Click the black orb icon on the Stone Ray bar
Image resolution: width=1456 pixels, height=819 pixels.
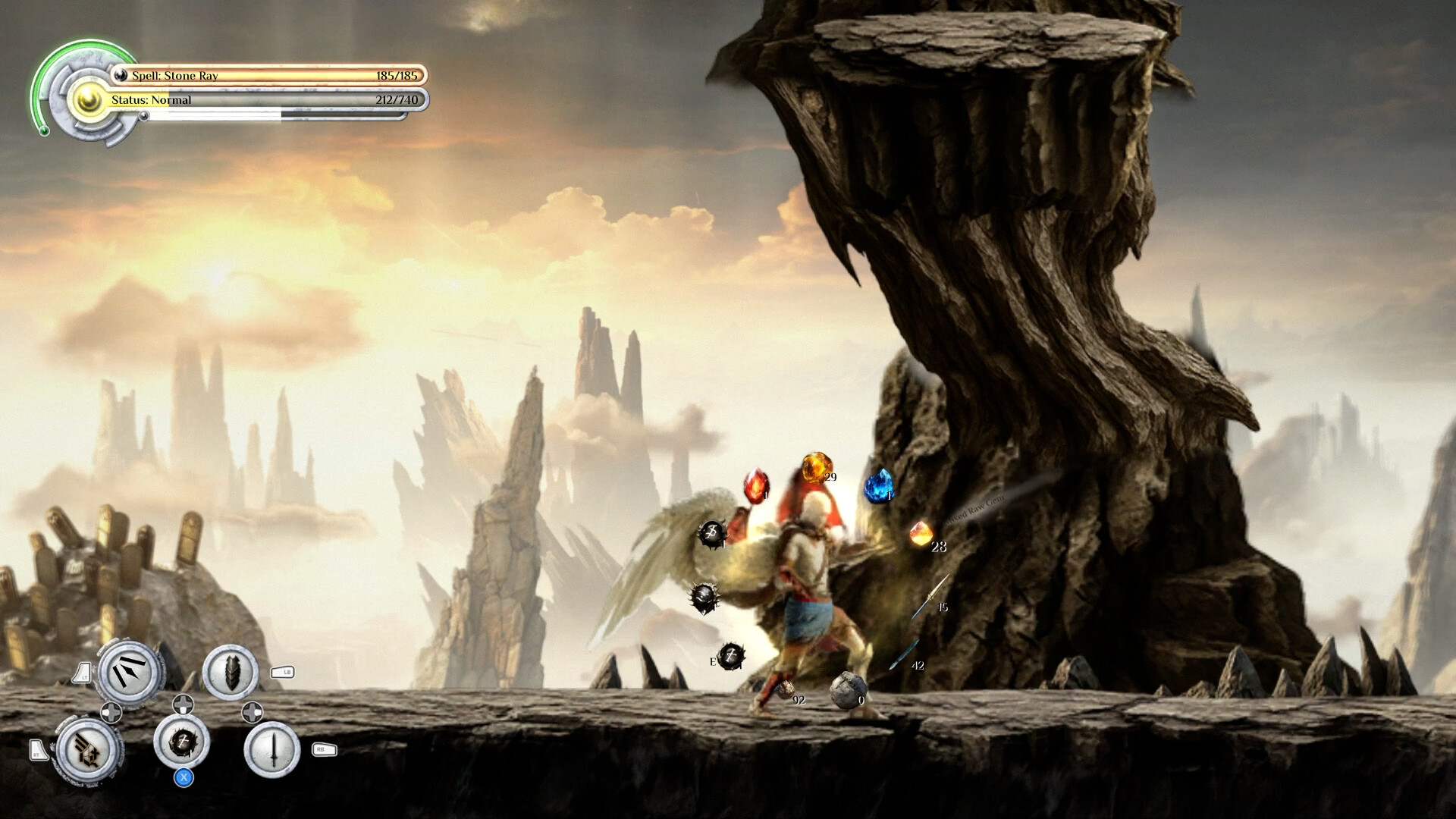[120, 75]
